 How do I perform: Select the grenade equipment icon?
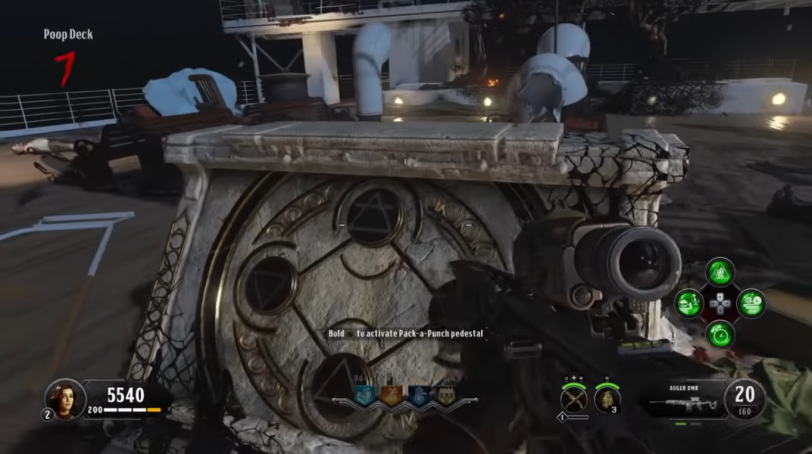click(607, 399)
